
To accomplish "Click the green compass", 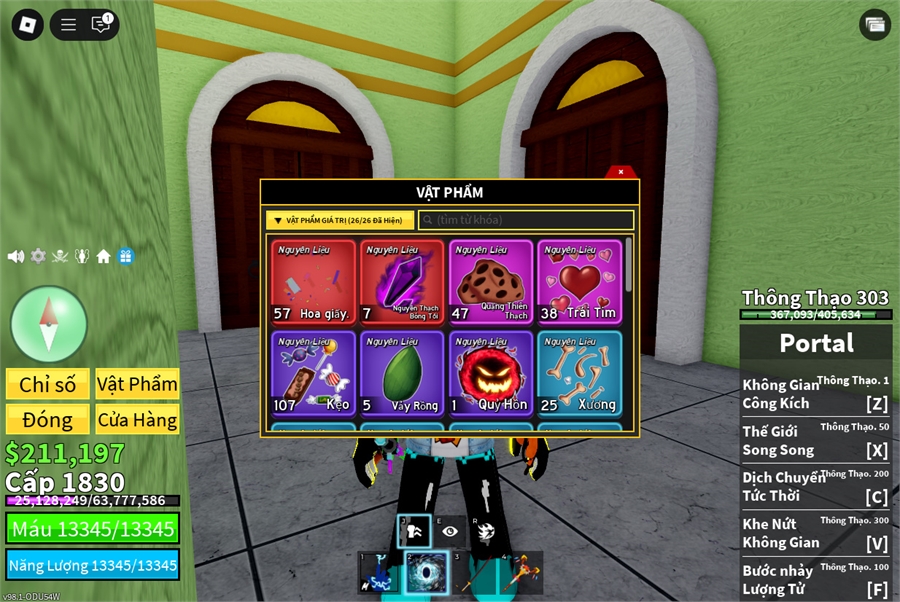I will 48,324.
